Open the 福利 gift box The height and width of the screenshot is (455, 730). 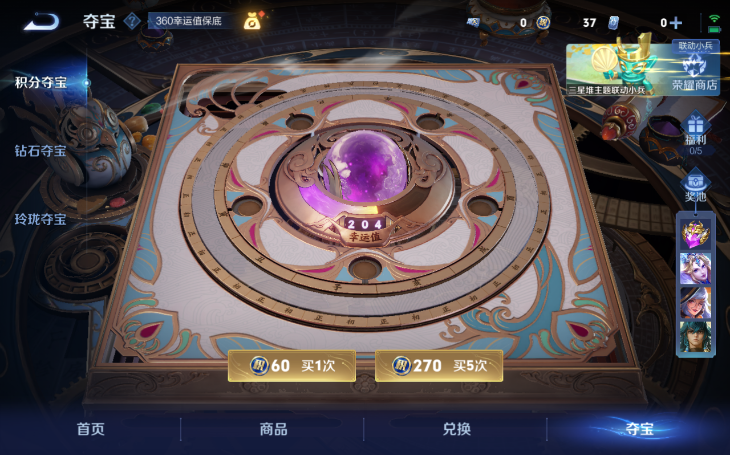point(696,130)
